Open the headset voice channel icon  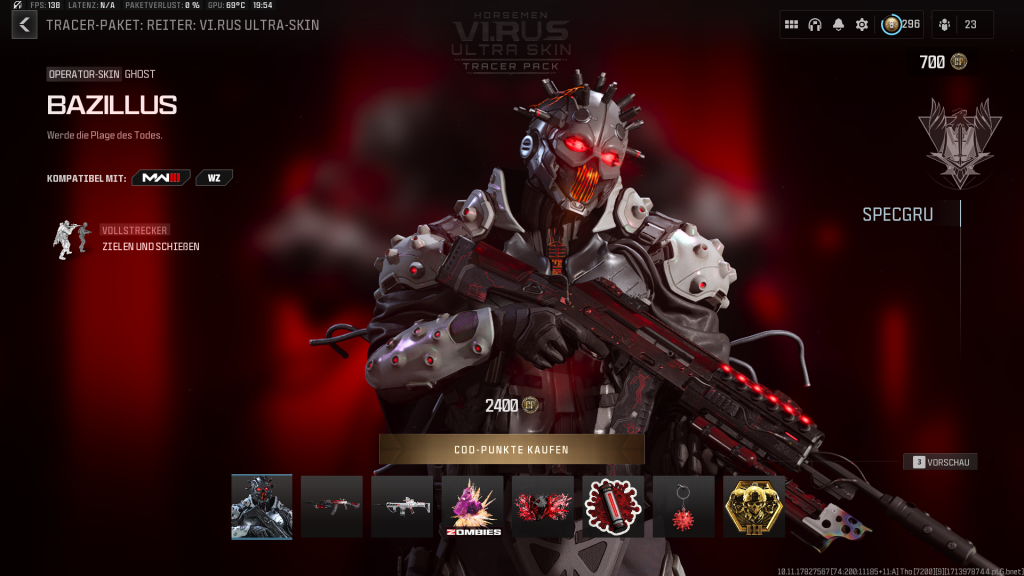[815, 25]
